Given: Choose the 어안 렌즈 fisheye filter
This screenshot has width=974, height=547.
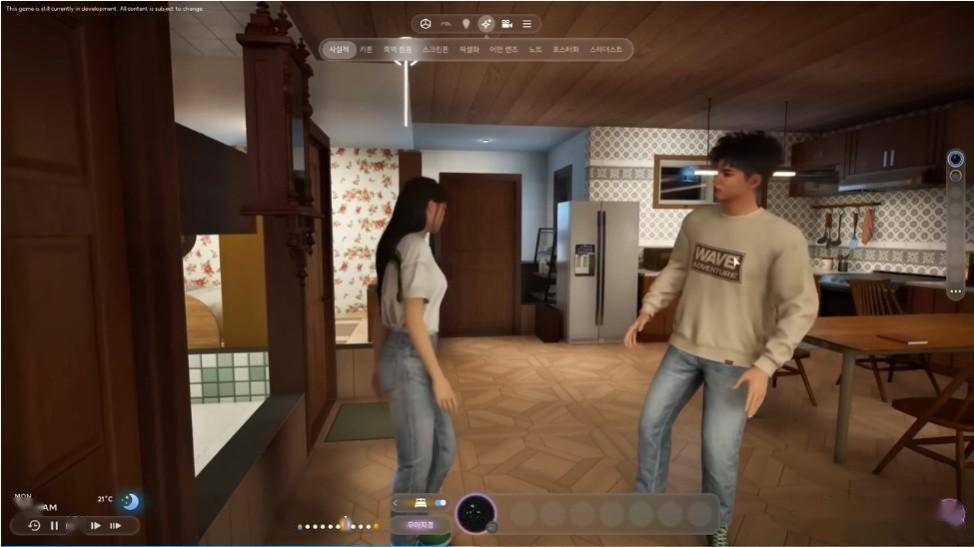Looking at the screenshot, I should pos(503,49).
